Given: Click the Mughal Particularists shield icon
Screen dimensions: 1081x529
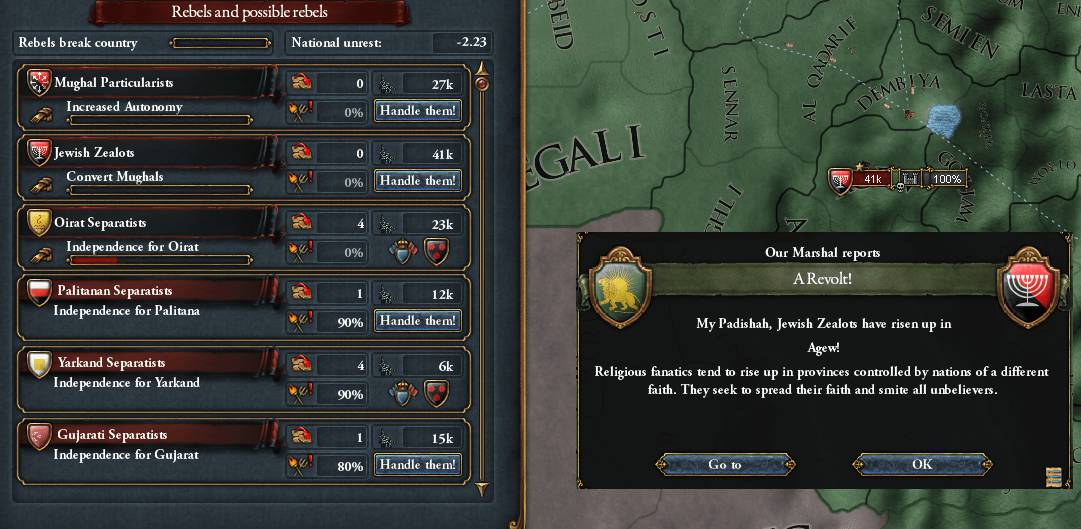Looking at the screenshot, I should click(x=39, y=82).
